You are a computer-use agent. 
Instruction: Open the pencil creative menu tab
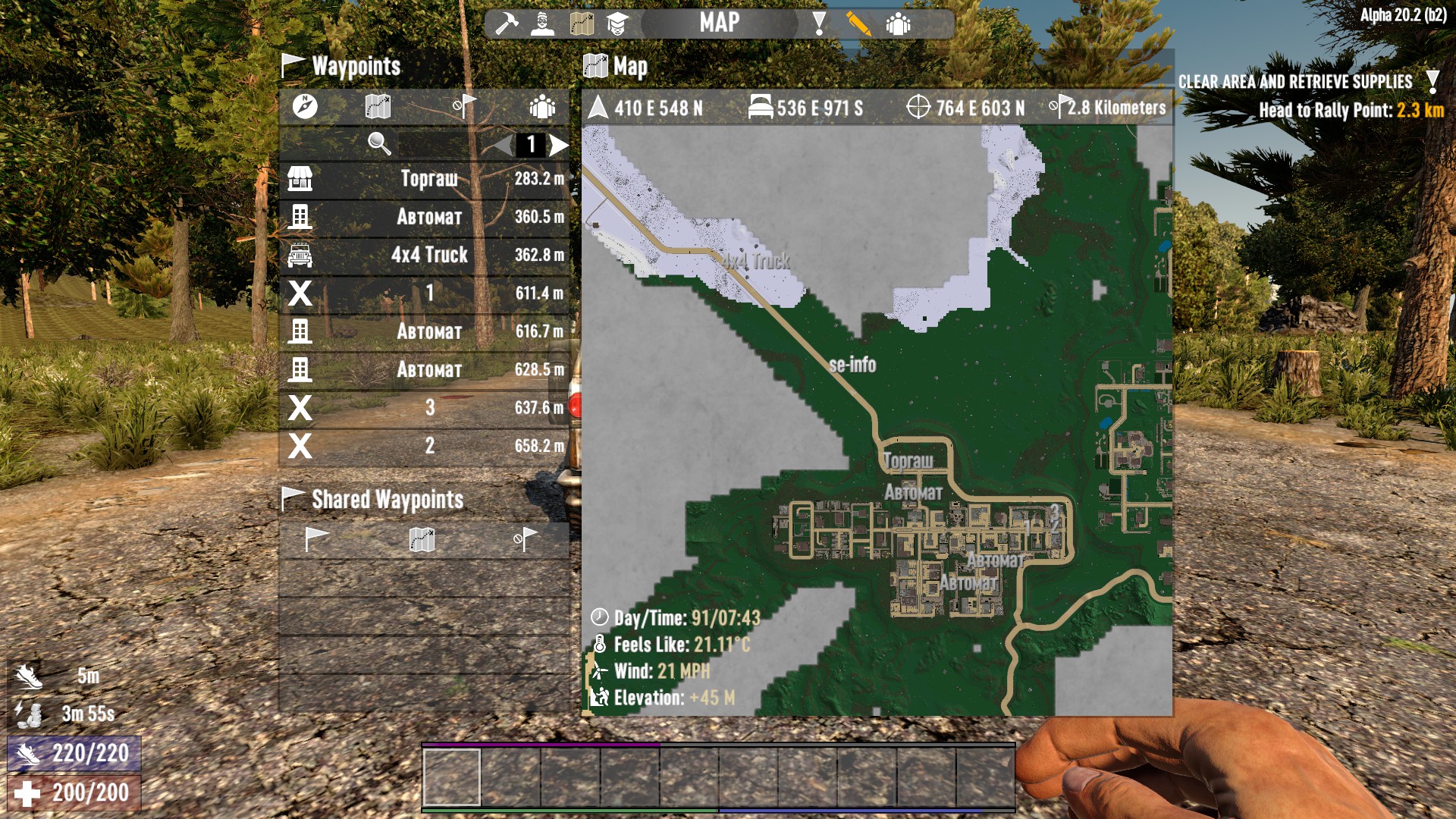coord(858,24)
